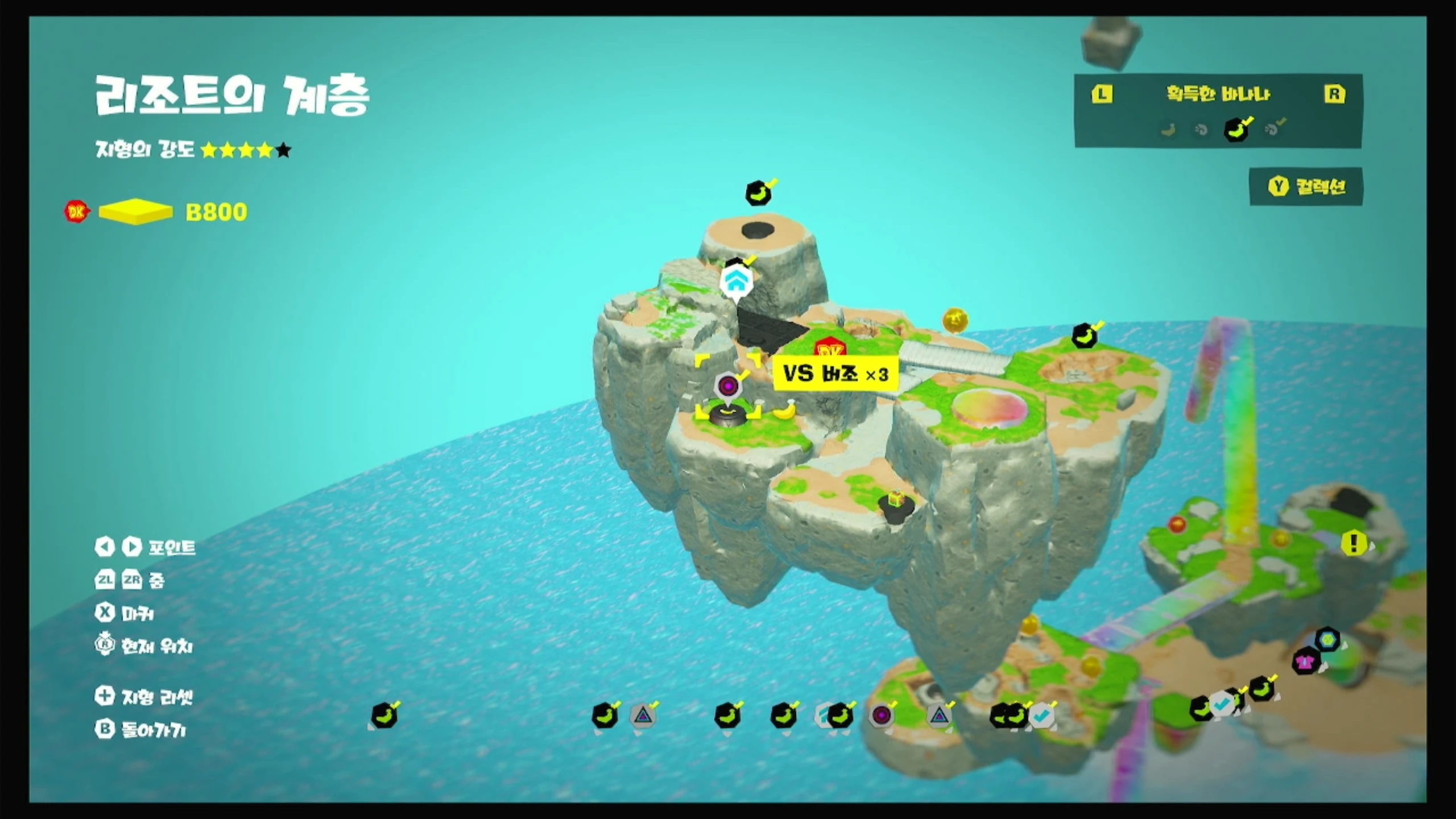Viewport: 1456px width, 819px height.
Task: Pick the banana marker above the summit crater
Action: pyautogui.click(x=759, y=193)
